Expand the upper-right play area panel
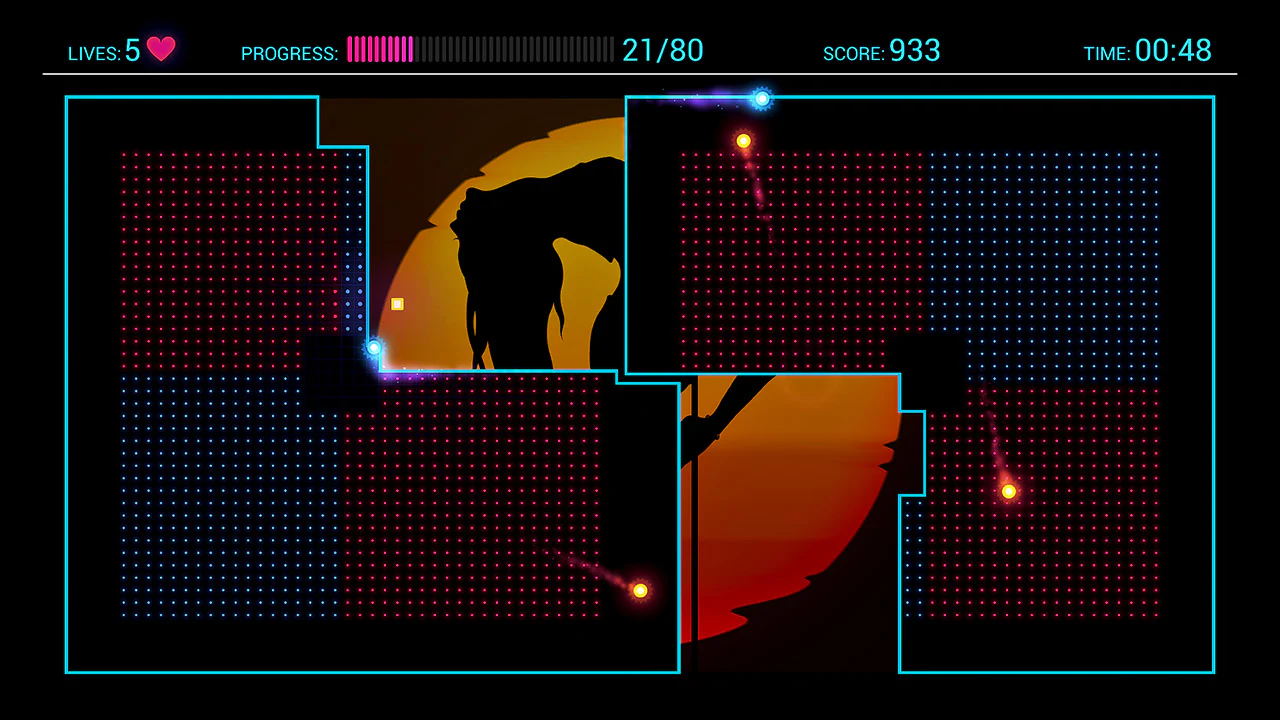1280x720 pixels. pos(920,230)
